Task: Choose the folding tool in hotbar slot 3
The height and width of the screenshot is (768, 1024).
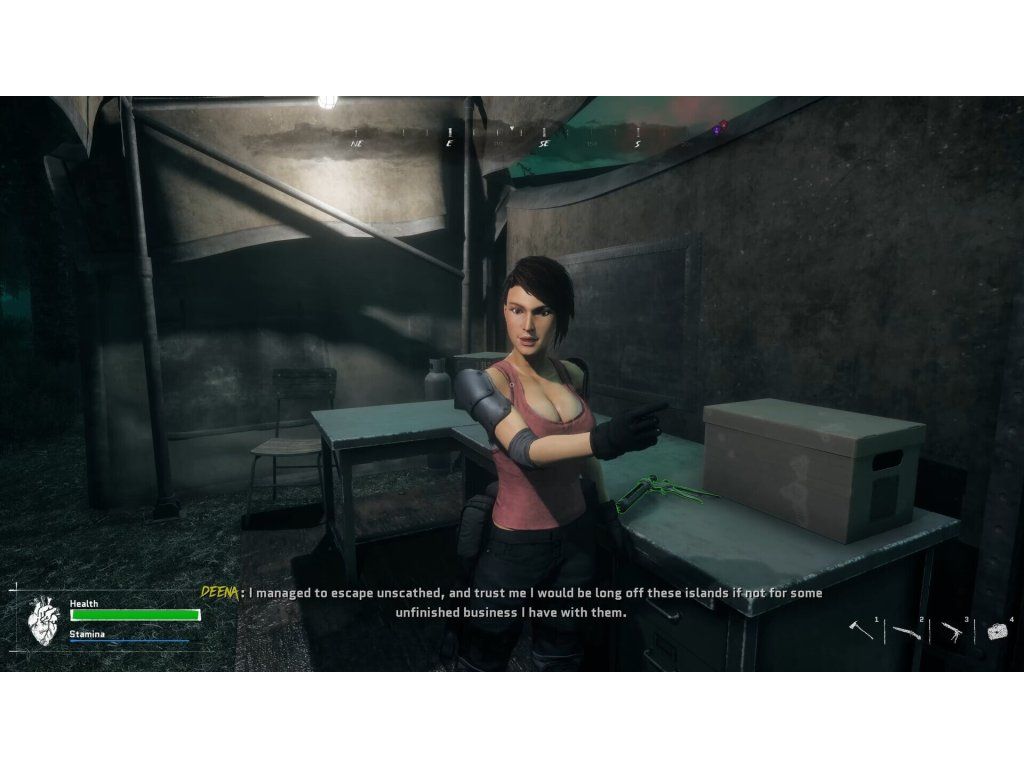Action: [951, 632]
